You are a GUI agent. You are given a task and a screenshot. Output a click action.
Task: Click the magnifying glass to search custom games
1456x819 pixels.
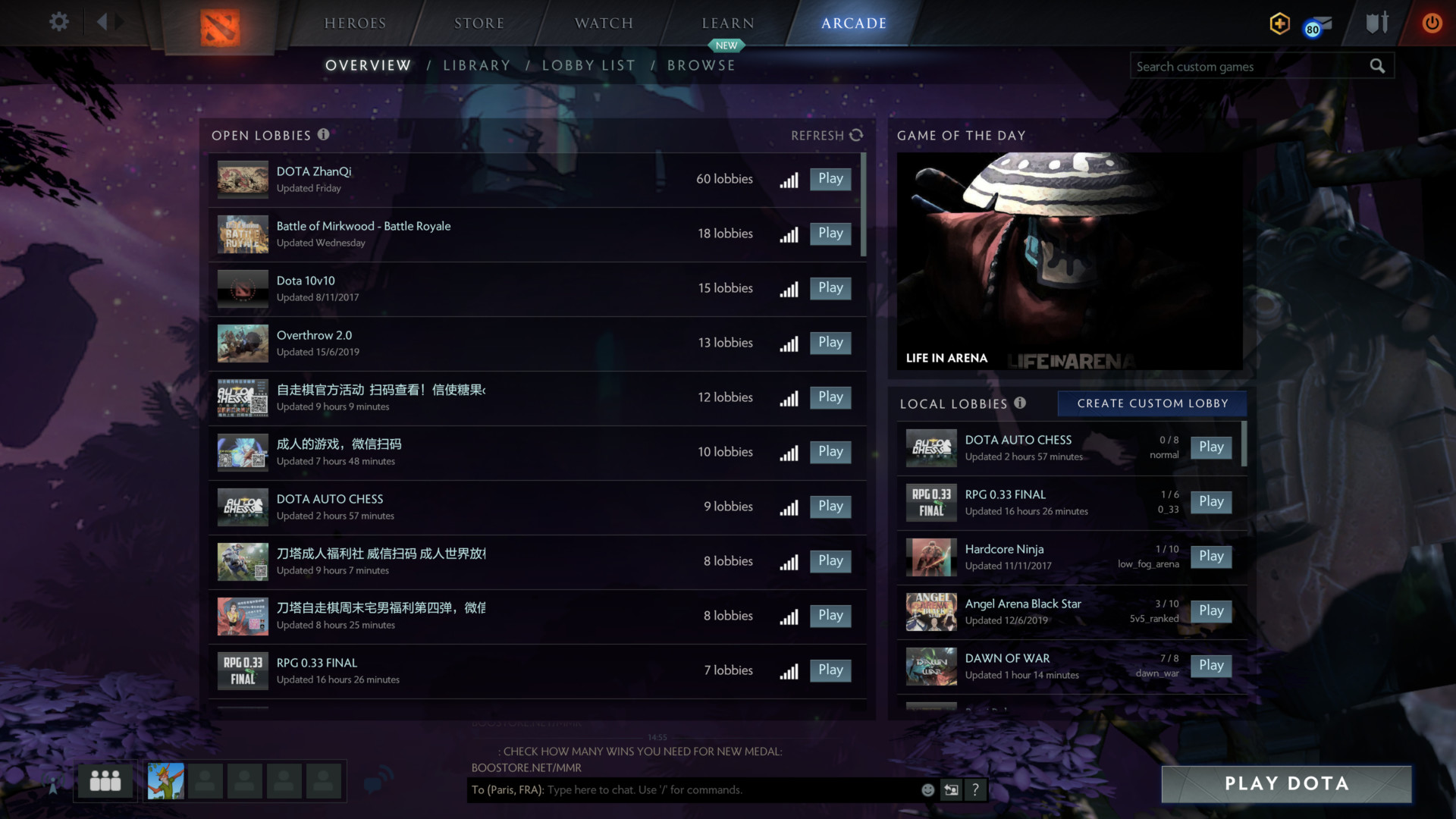[x=1377, y=66]
